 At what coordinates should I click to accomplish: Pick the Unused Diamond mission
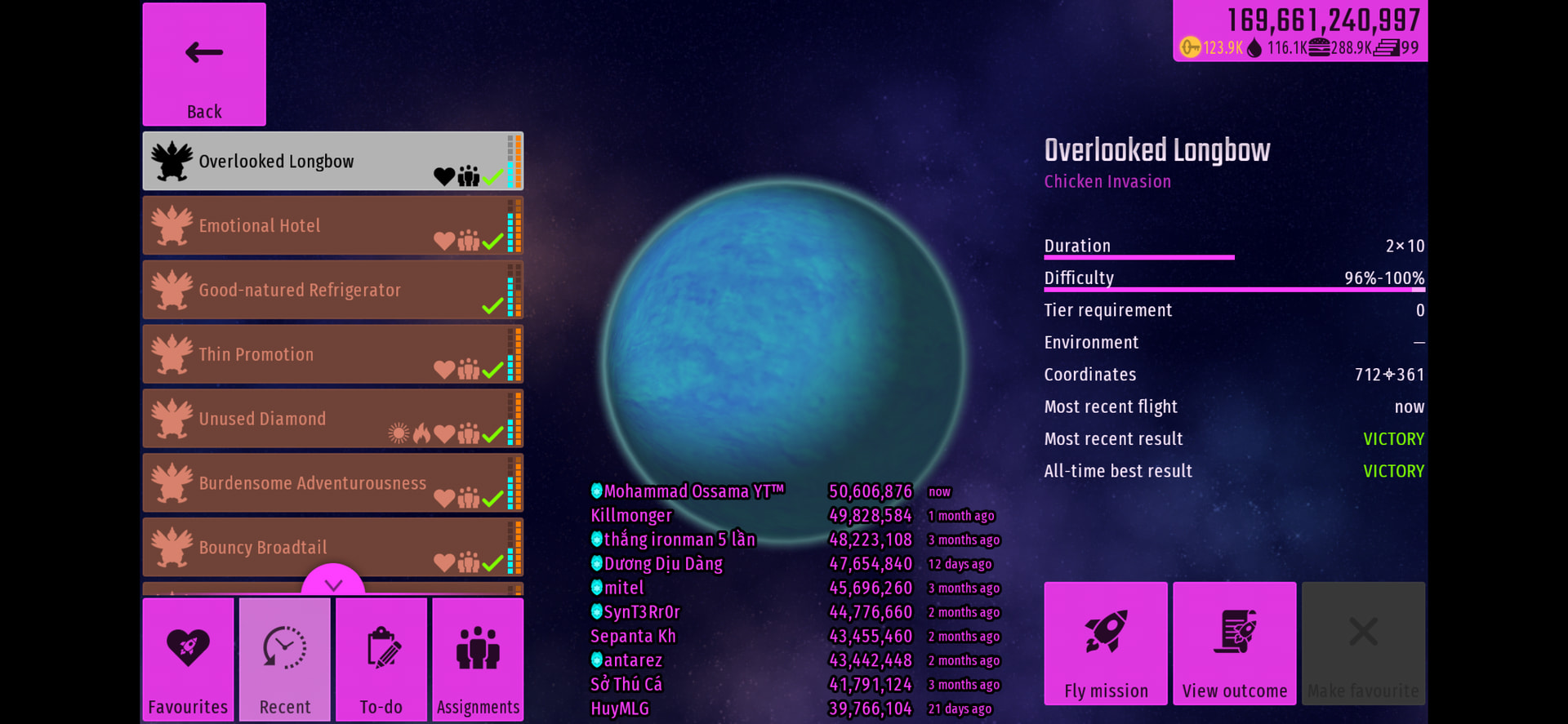point(332,419)
